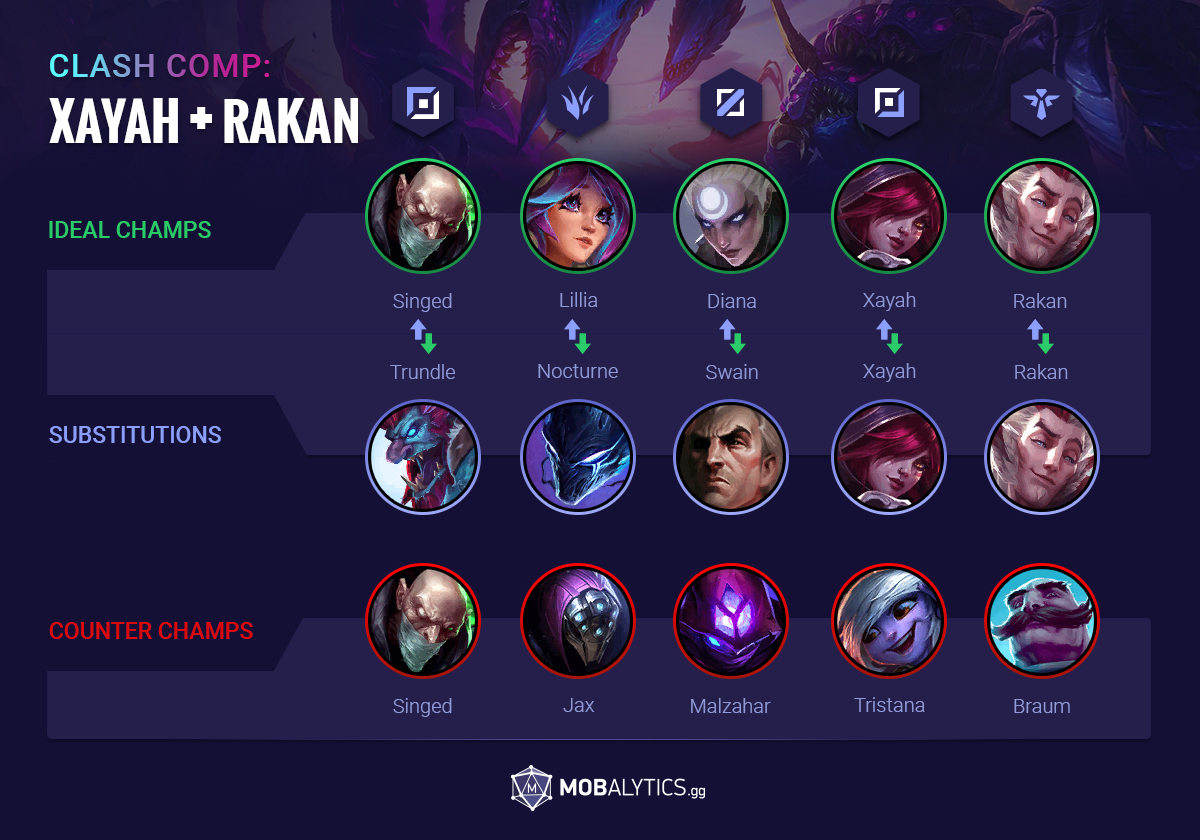Choose the support role icon
Screen dimensions: 1200x840
[1042, 103]
